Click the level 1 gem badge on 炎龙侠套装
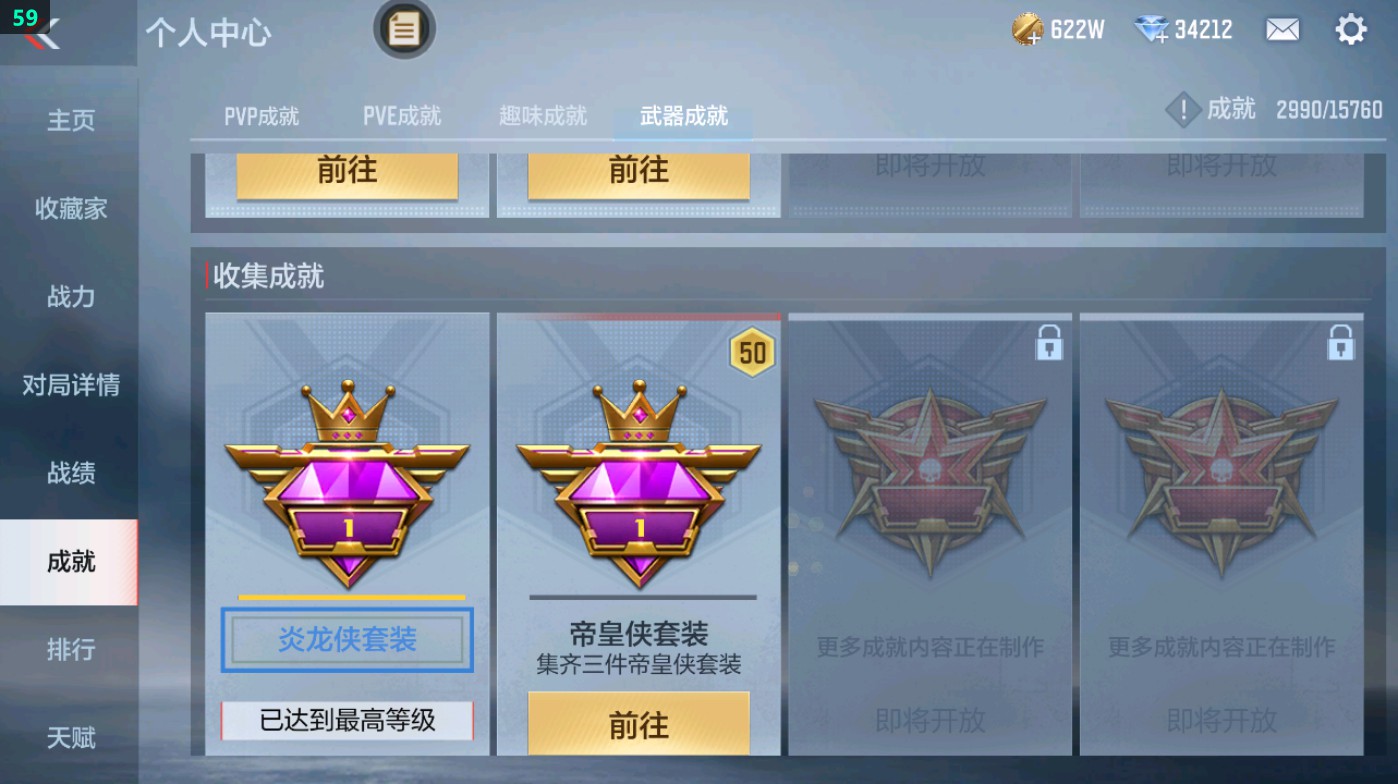 [347, 490]
